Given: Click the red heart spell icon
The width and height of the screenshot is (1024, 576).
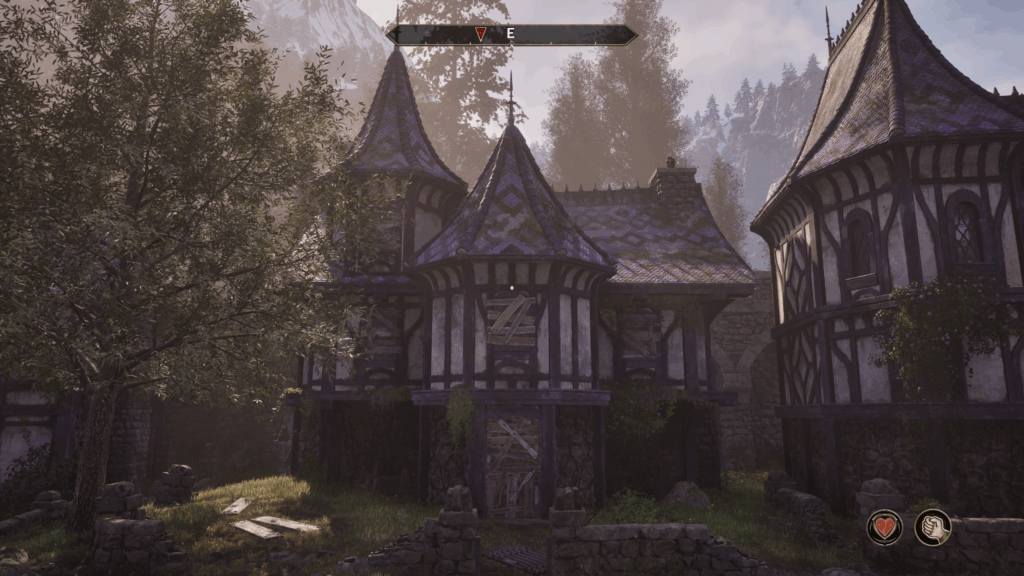Looking at the screenshot, I should 884,527.
